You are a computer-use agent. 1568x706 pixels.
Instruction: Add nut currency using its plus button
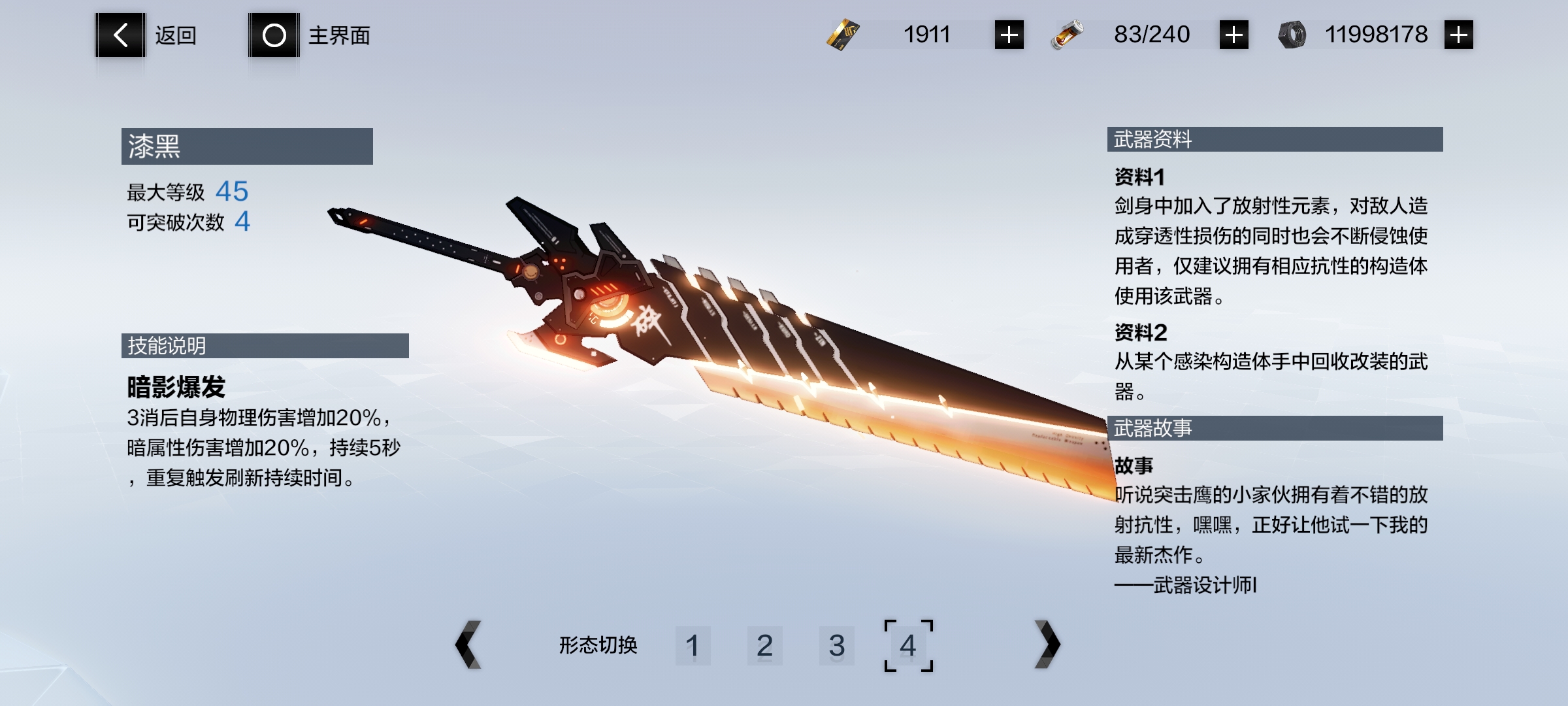[1458, 35]
